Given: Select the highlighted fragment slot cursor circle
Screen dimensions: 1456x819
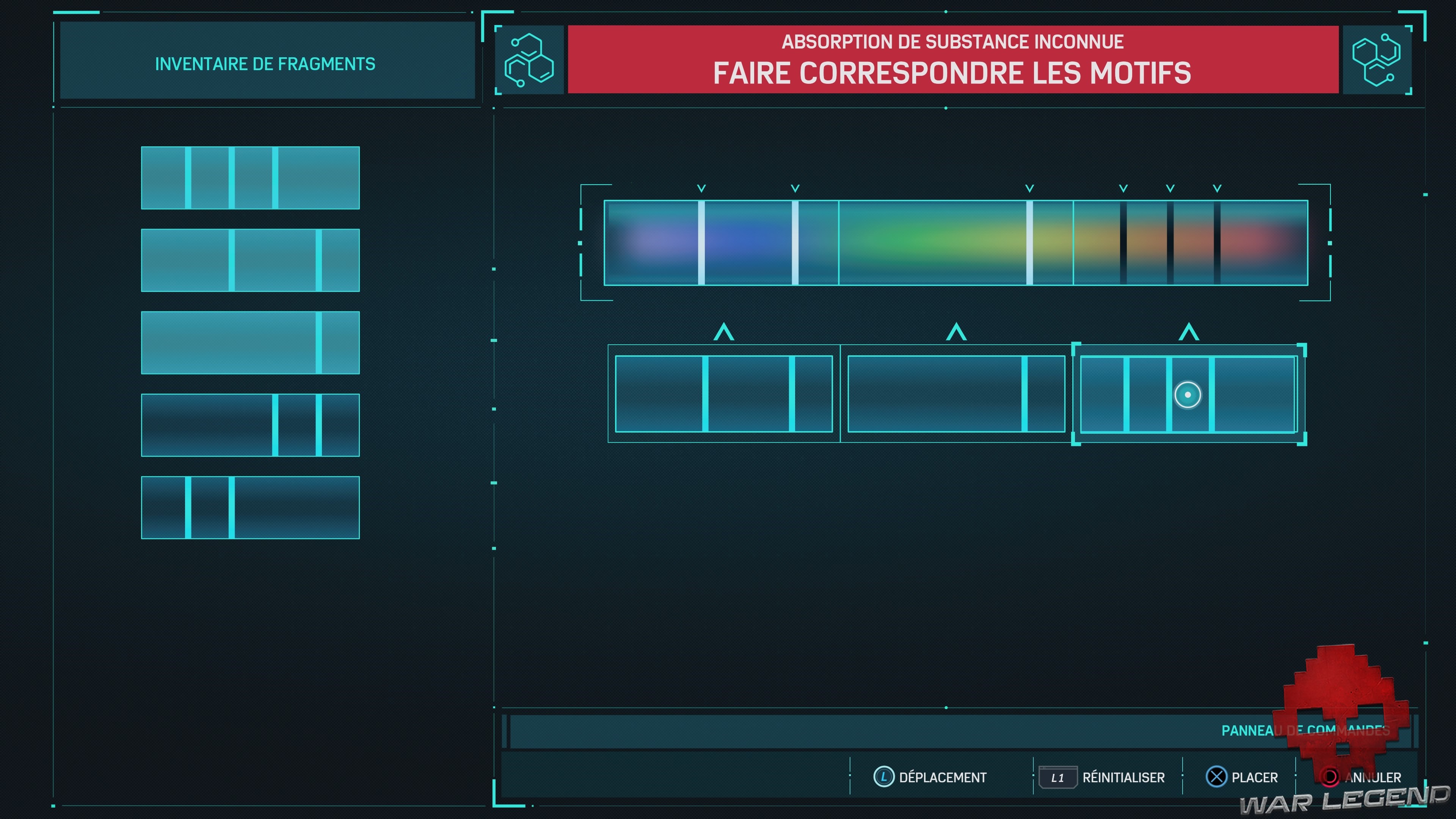Looking at the screenshot, I should (x=1188, y=395).
